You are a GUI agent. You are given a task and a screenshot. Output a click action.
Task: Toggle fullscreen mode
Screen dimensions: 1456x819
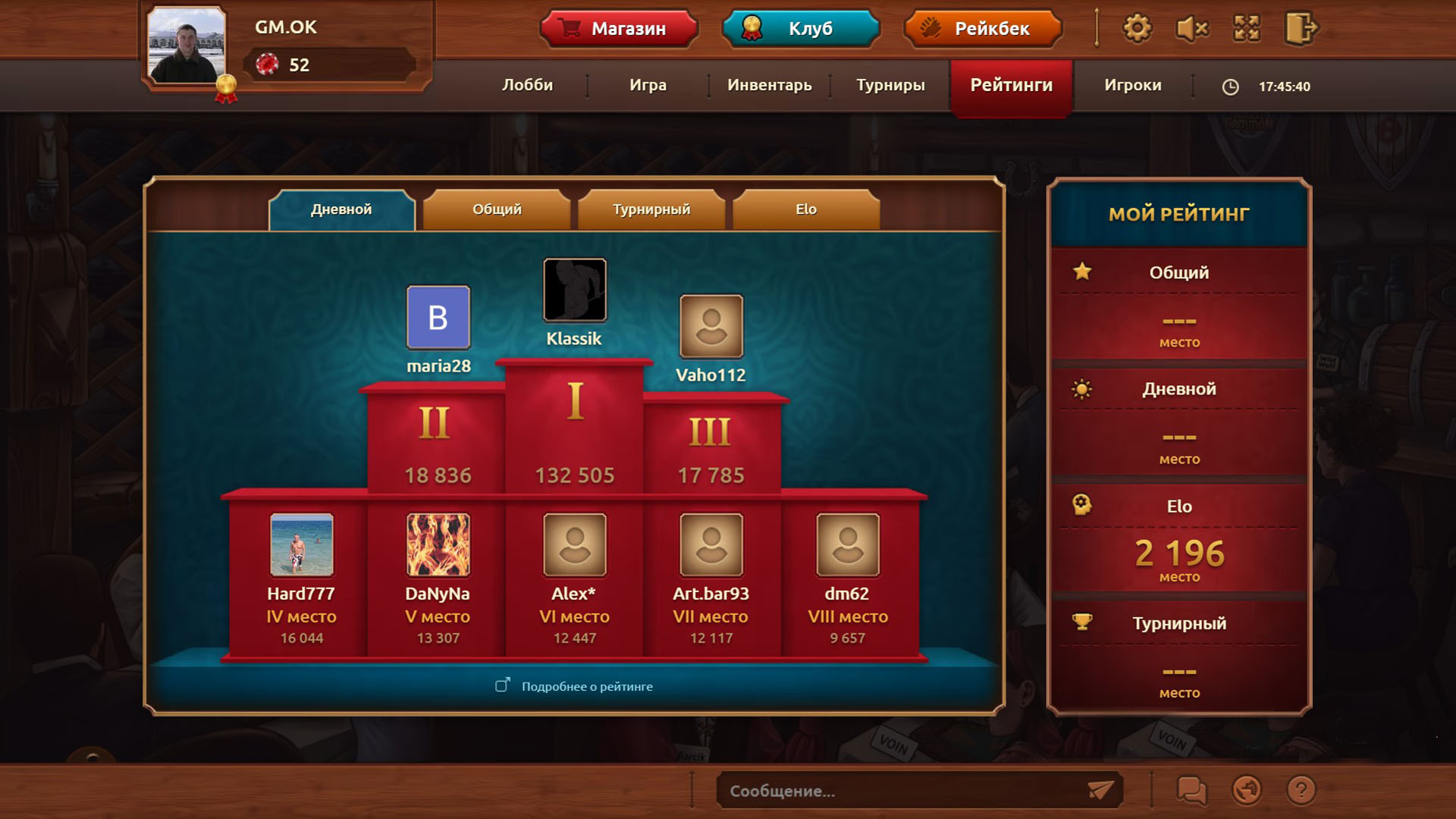(x=1247, y=28)
